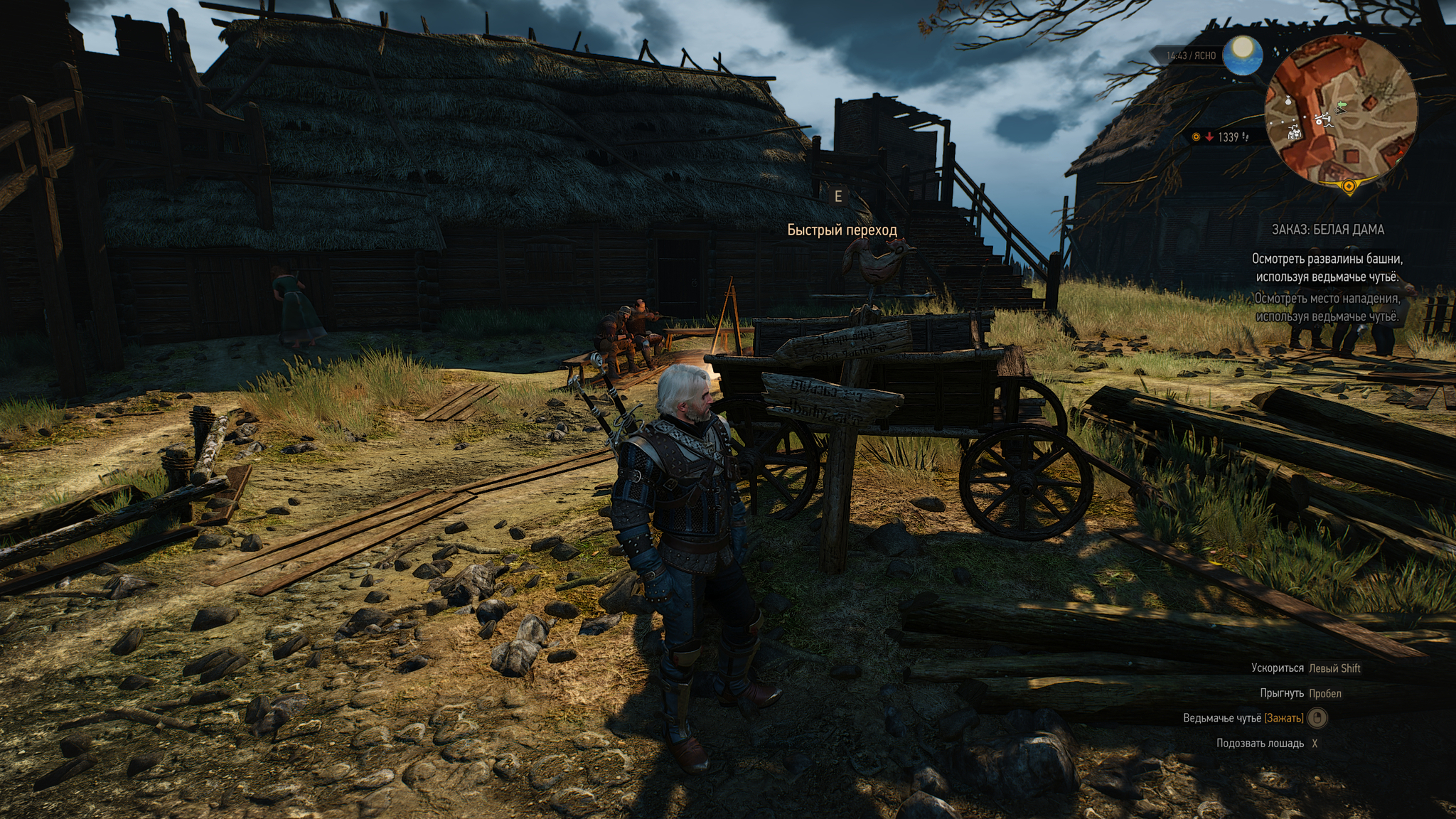1456x819 pixels.
Task: Click the armorer icon on the minimap
Action: [1295, 132]
